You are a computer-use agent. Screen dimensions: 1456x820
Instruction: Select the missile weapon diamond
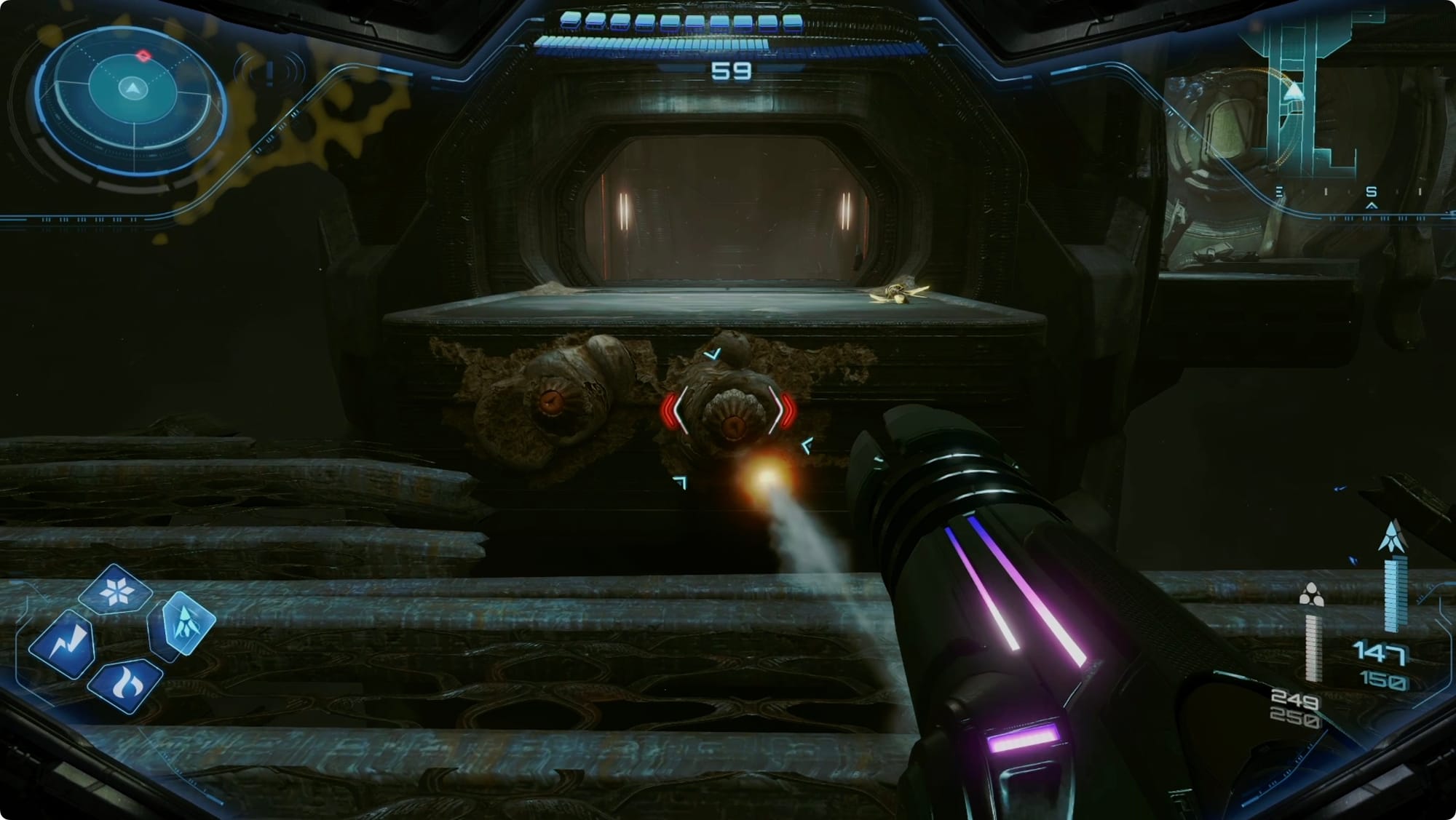click(184, 623)
